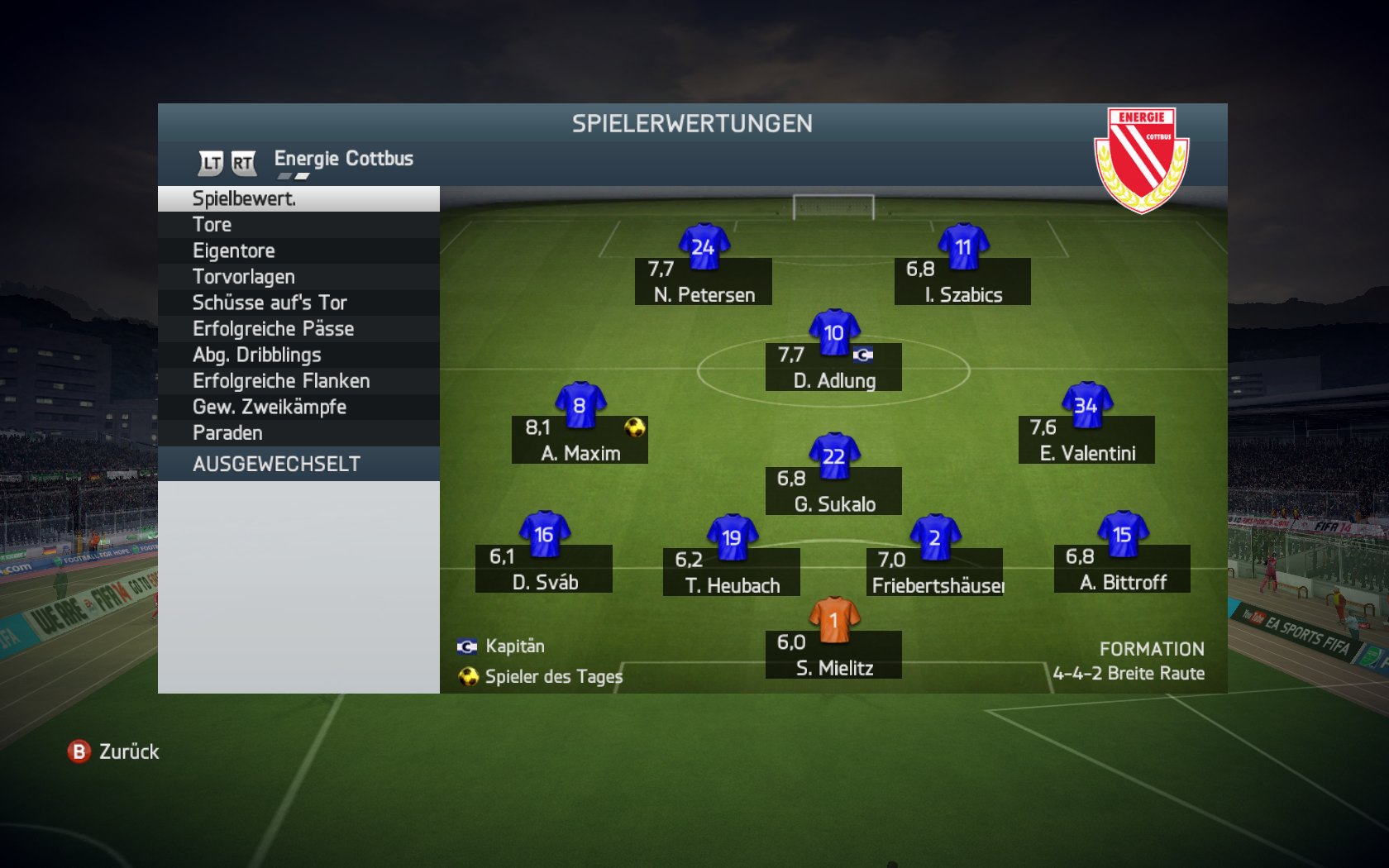Click G. Sukalo's rating card

pyautogui.click(x=833, y=491)
